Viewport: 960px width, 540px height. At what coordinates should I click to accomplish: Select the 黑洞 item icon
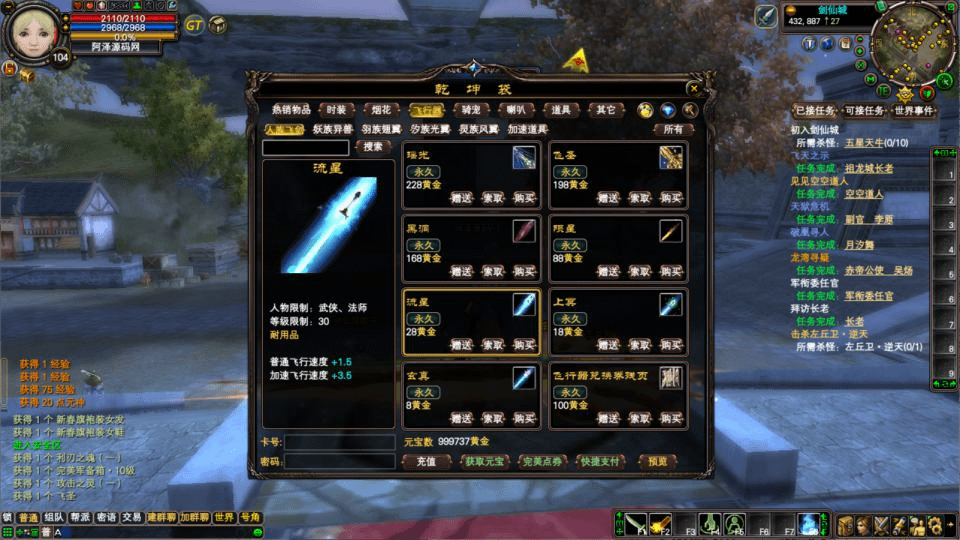tap(525, 232)
